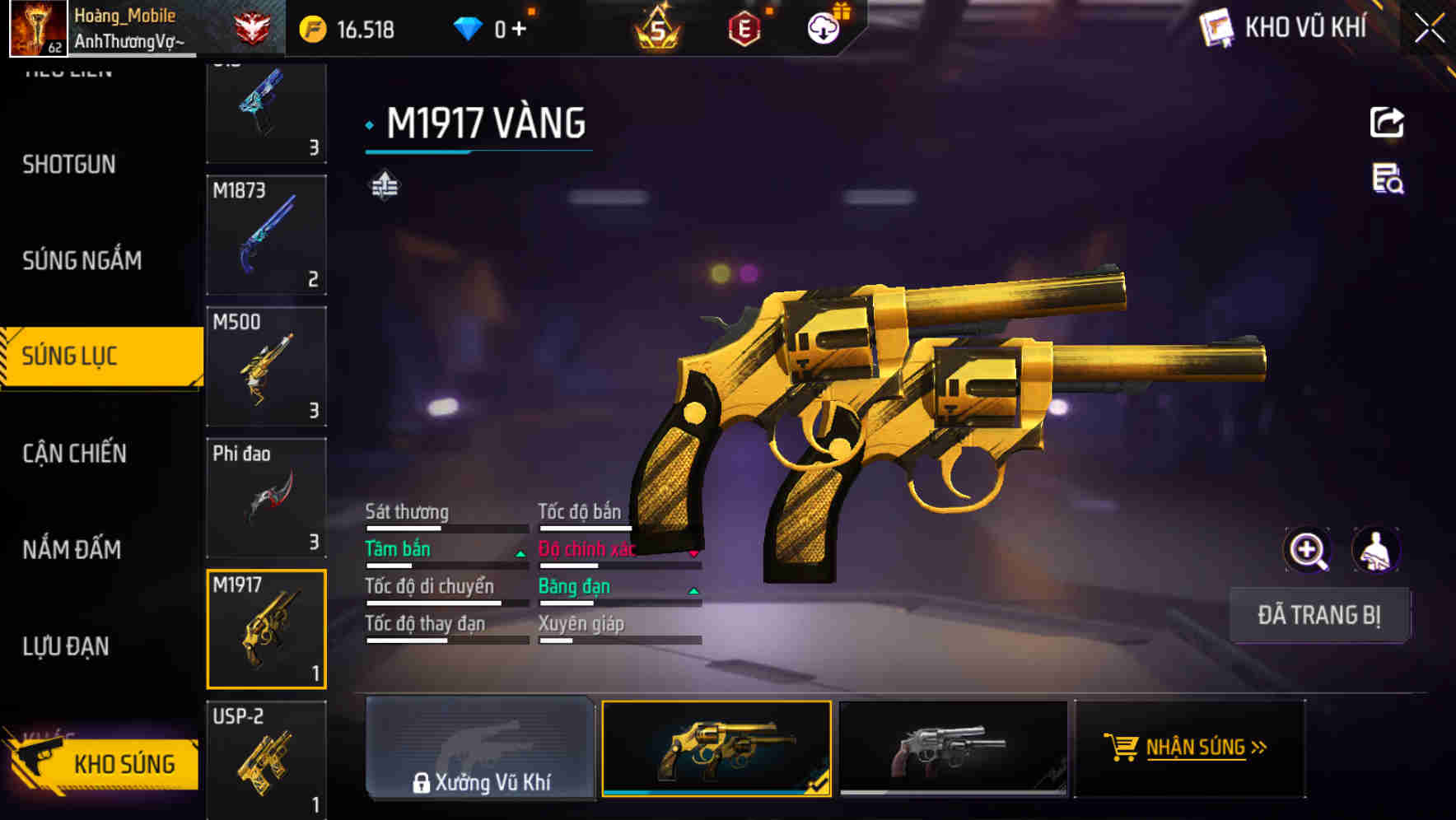Click the share weapon icon
The height and width of the screenshot is (820, 1456).
[1388, 122]
